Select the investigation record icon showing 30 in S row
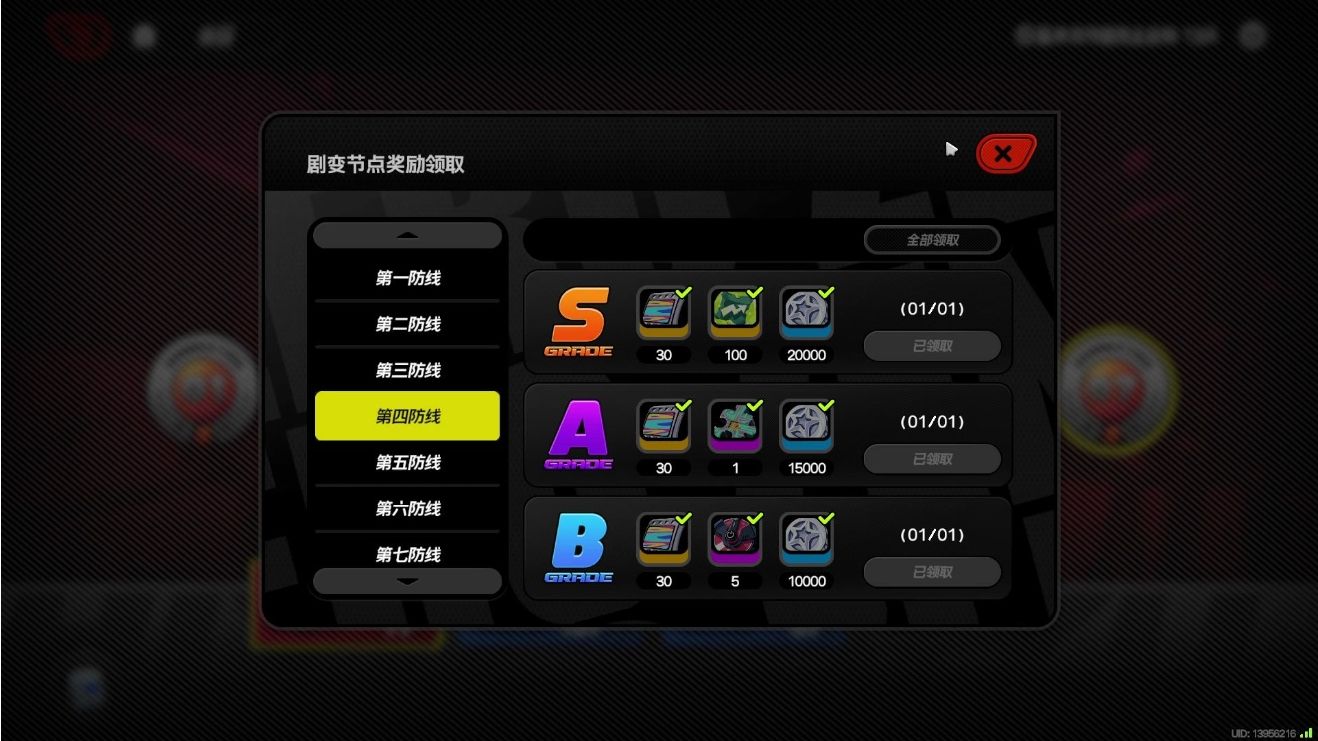The width and height of the screenshot is (1318, 741). point(663,315)
